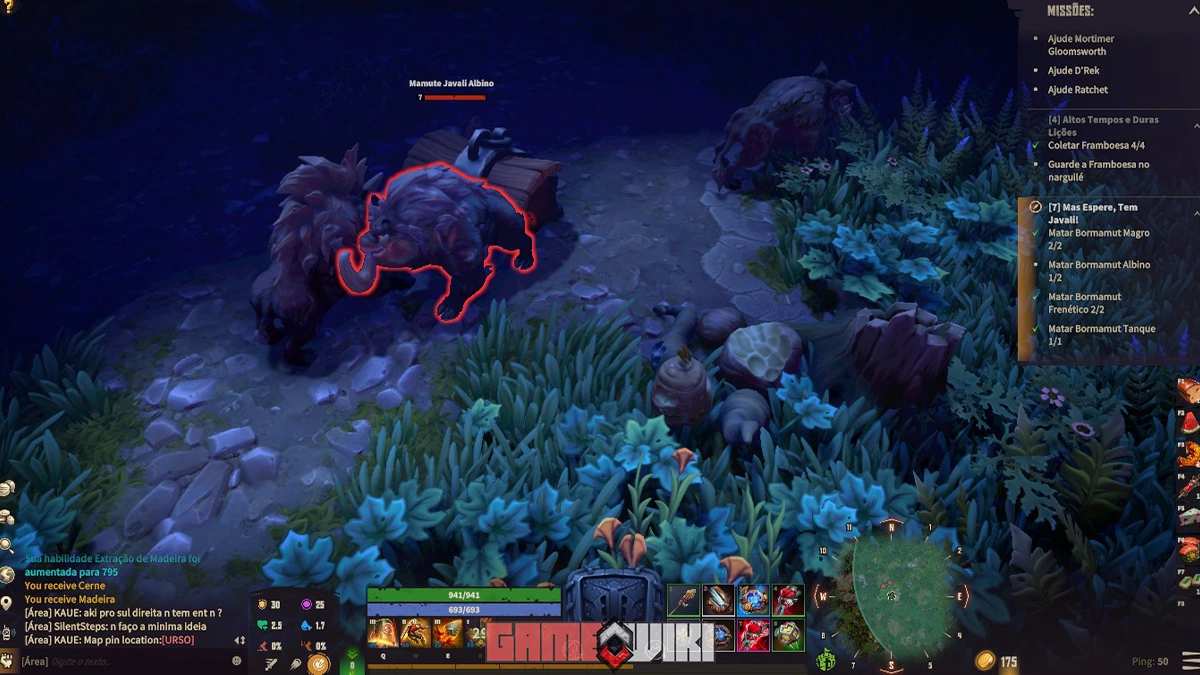Open the hamburger main menu
This screenshot has width=1200, height=675.
point(1189,661)
